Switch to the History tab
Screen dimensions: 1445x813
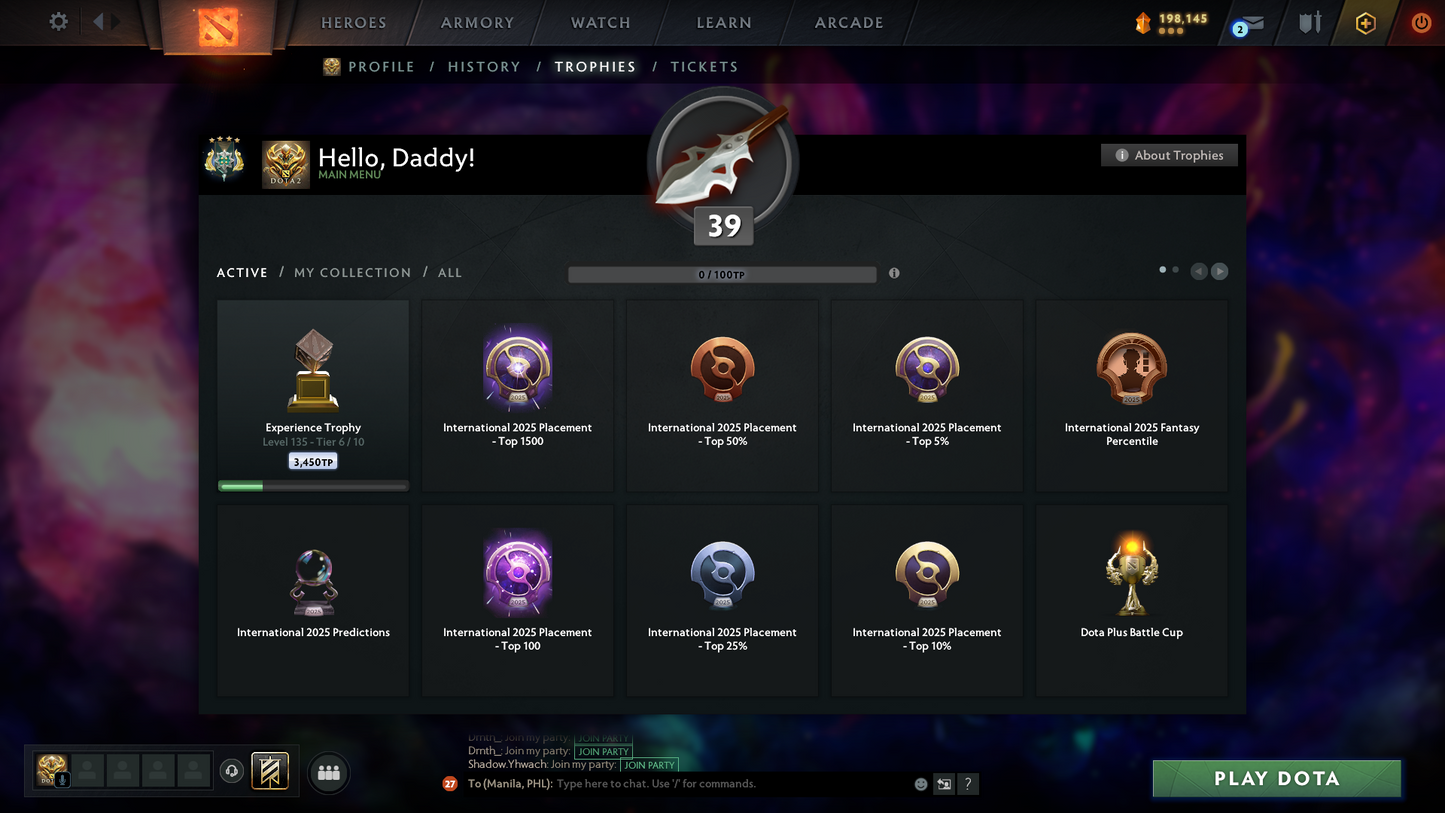(484, 67)
